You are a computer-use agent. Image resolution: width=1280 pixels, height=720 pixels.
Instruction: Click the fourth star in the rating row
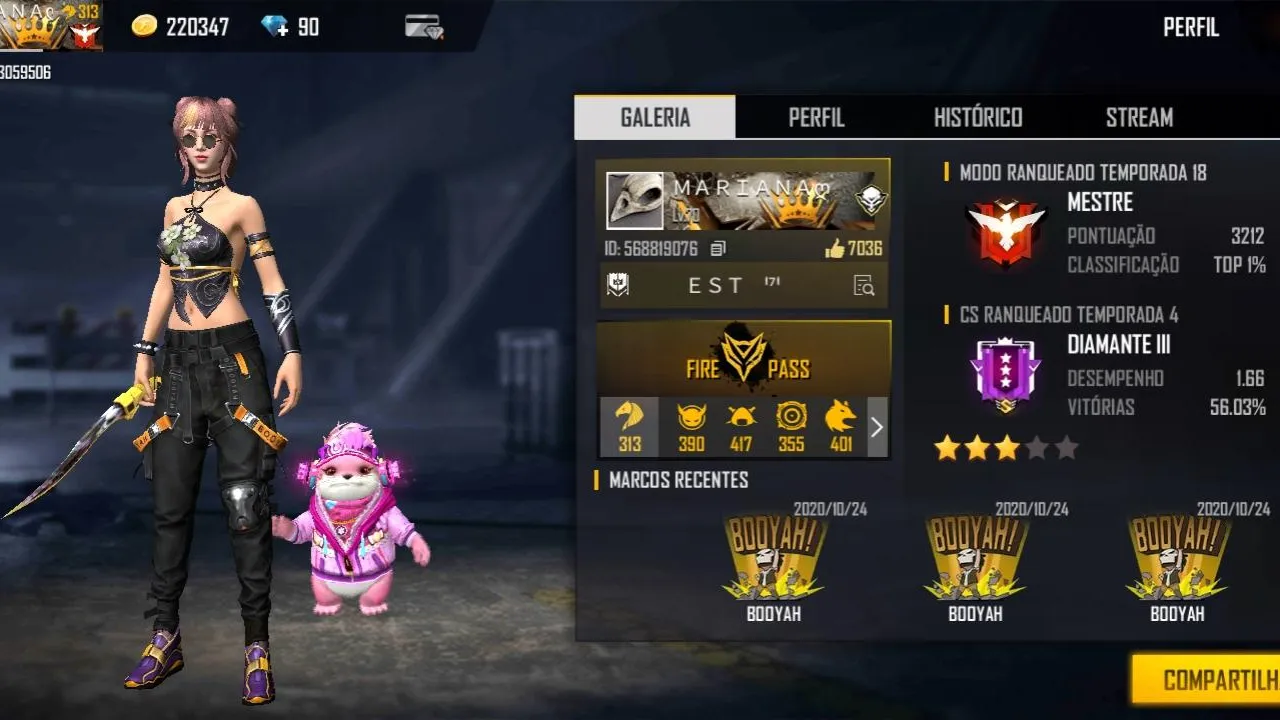point(1040,448)
